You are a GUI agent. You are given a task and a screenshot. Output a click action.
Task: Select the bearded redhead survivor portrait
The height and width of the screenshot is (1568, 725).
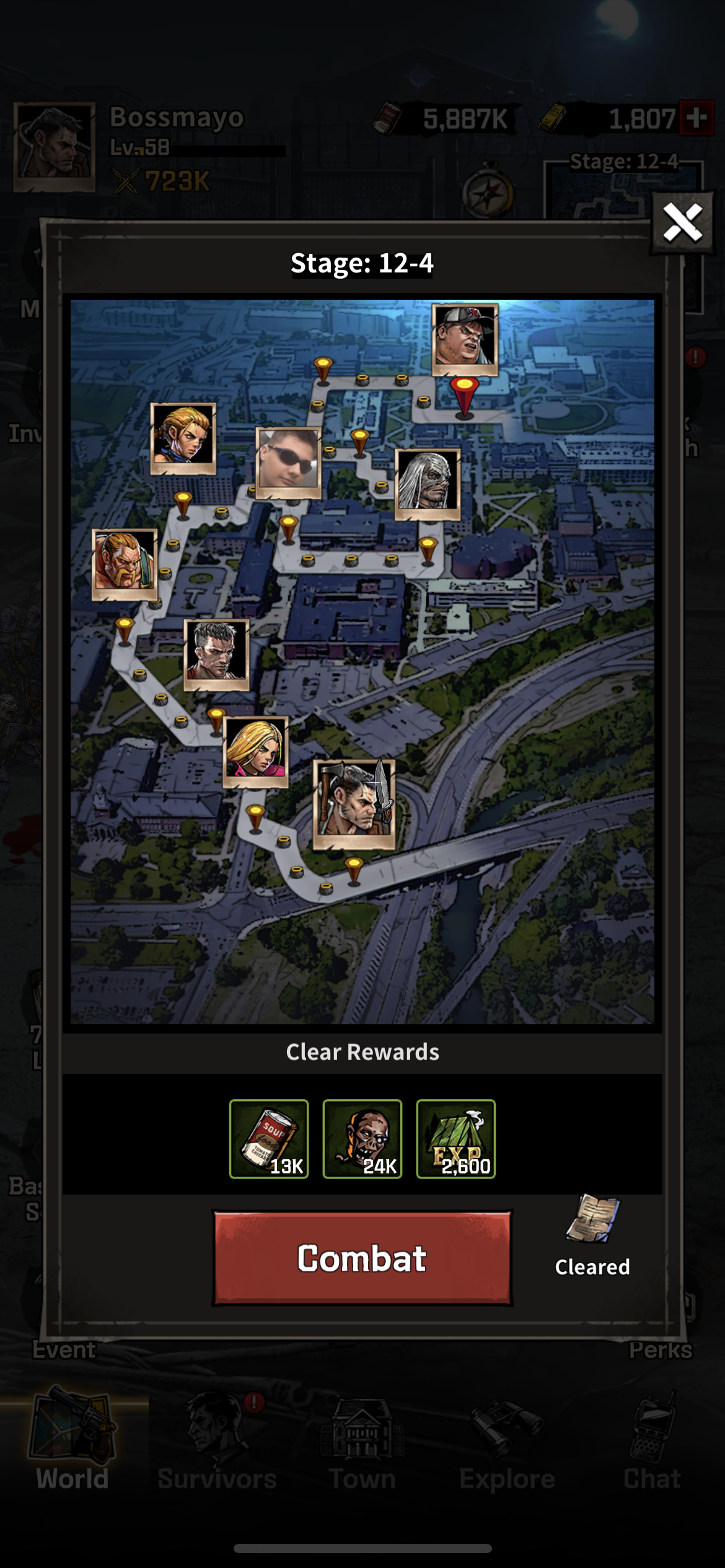[125, 564]
